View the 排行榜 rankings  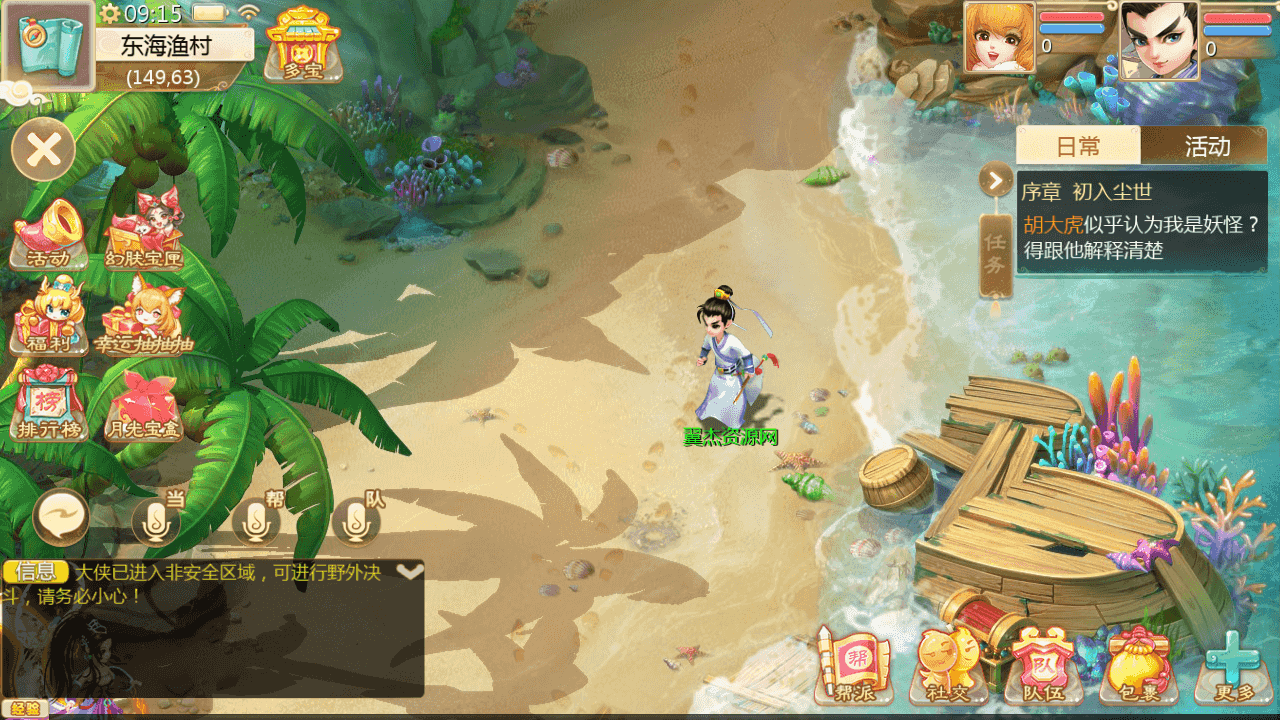48,405
